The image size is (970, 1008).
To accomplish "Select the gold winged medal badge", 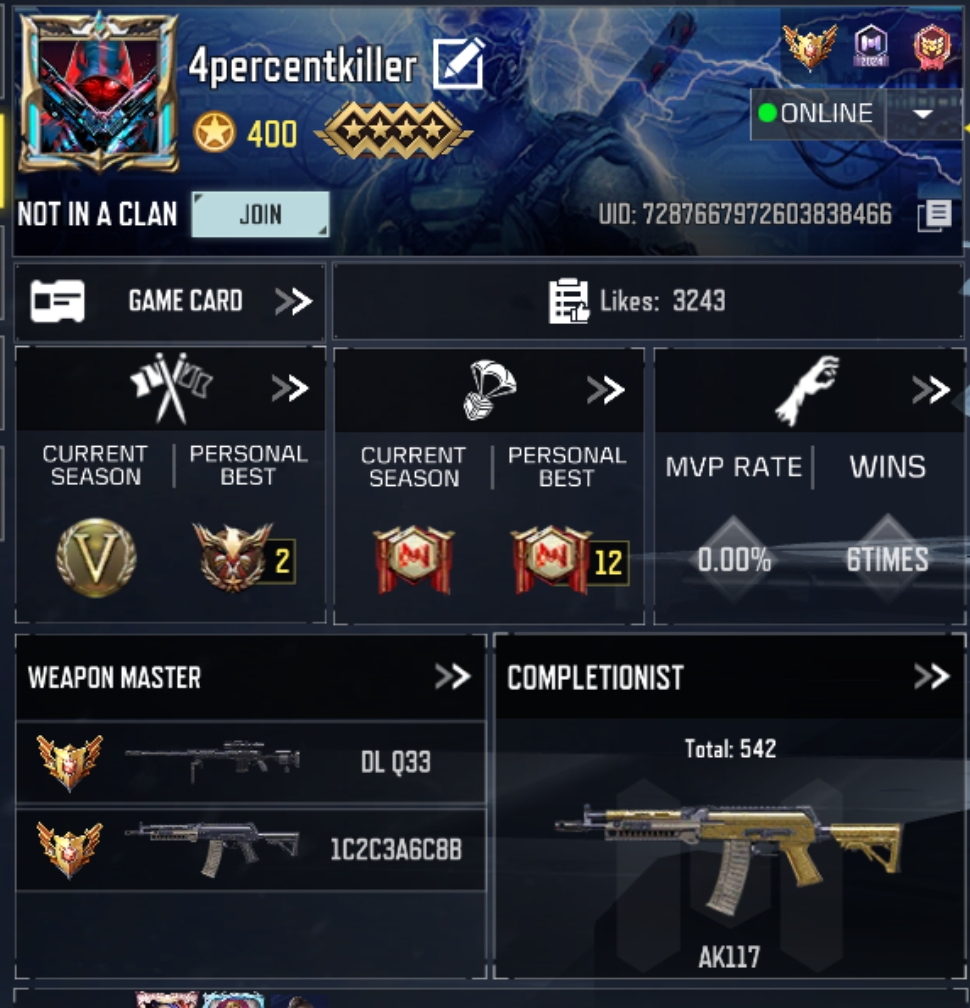I will [809, 46].
